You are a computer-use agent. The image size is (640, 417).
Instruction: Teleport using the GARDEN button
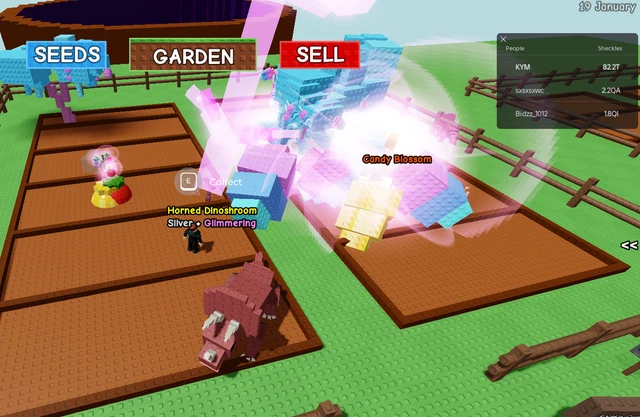193,56
